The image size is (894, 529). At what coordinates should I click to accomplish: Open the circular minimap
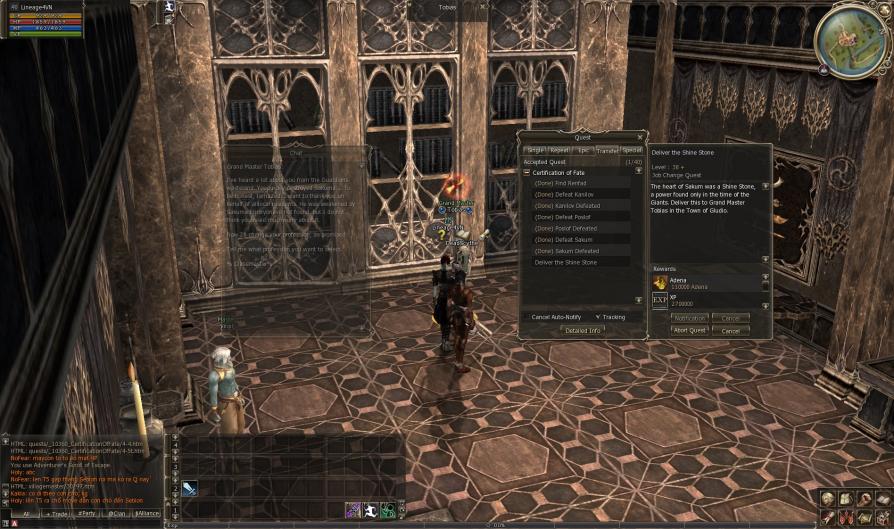(x=850, y=40)
